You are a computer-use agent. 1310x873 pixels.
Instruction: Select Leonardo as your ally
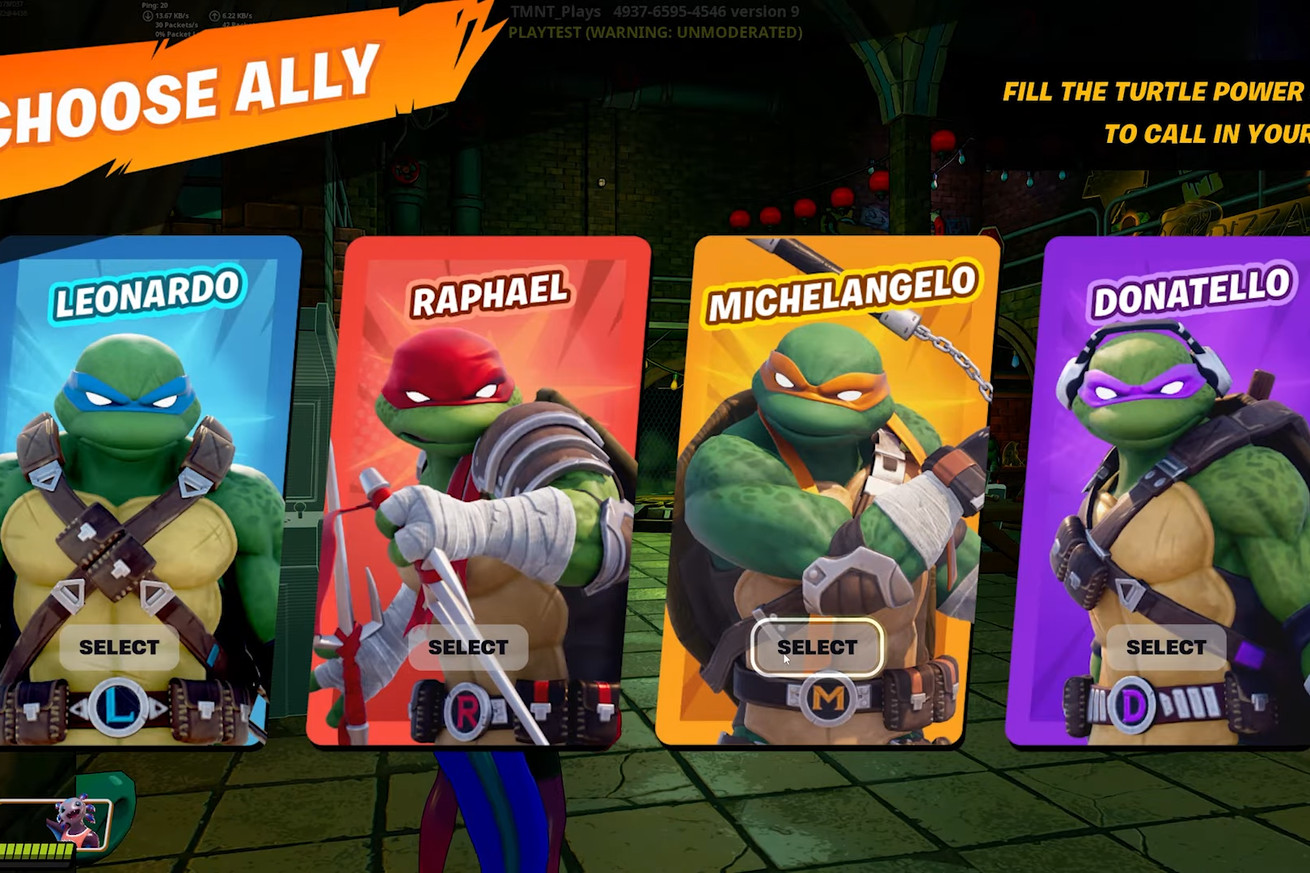pos(119,647)
